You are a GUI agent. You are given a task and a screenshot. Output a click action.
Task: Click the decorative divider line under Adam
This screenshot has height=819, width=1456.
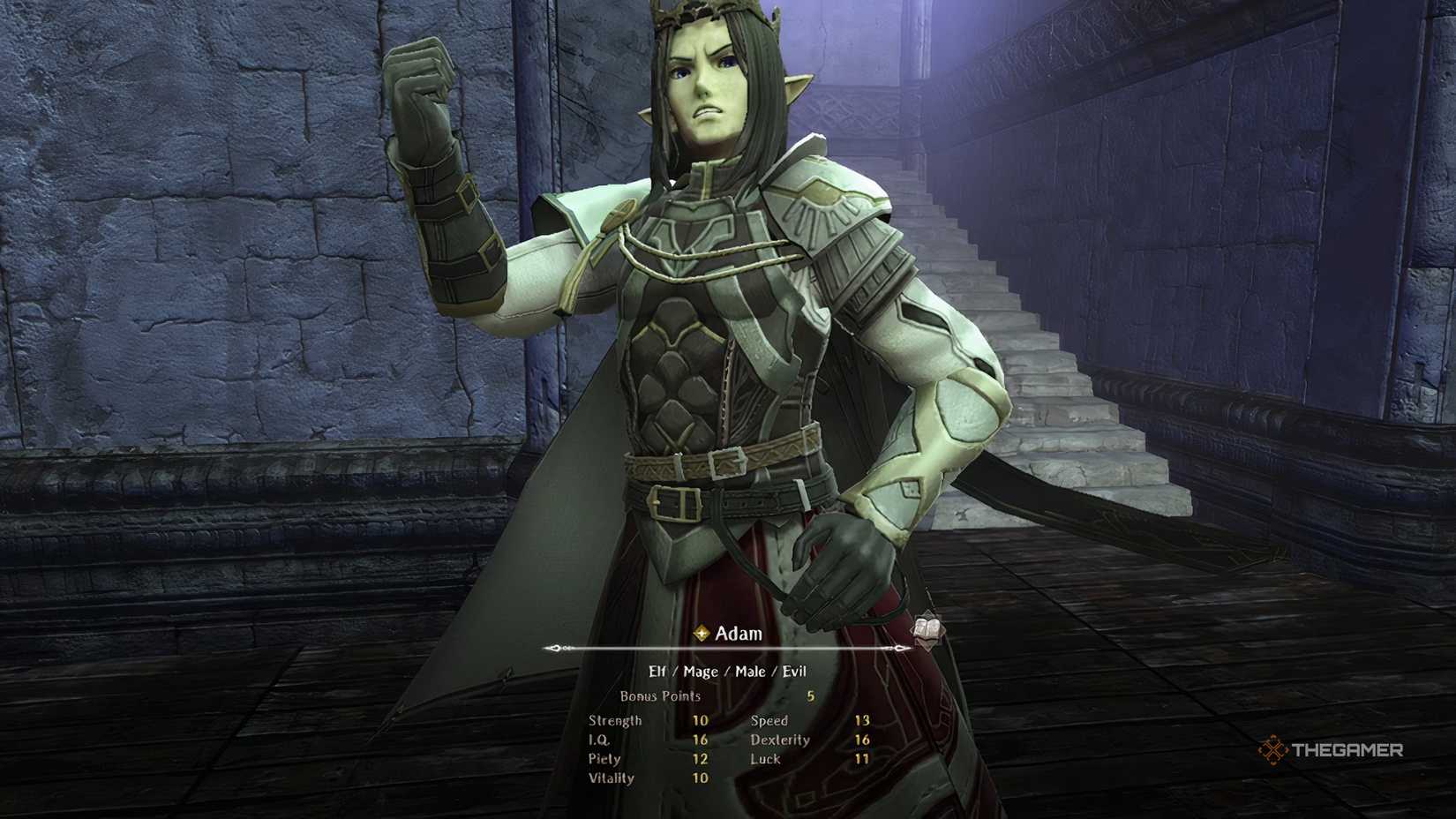(732, 650)
